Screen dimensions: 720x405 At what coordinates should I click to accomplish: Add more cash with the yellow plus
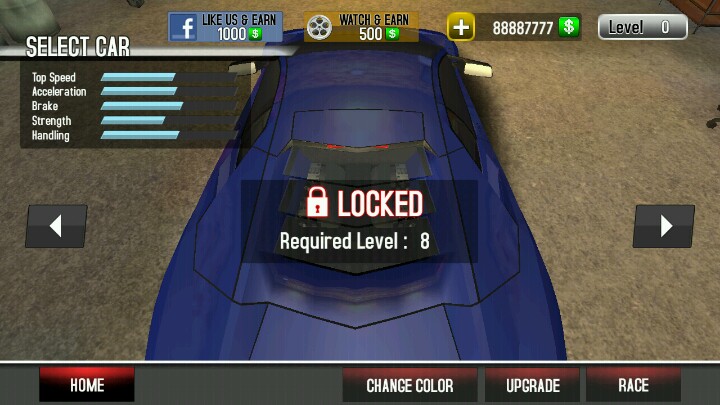(x=460, y=27)
